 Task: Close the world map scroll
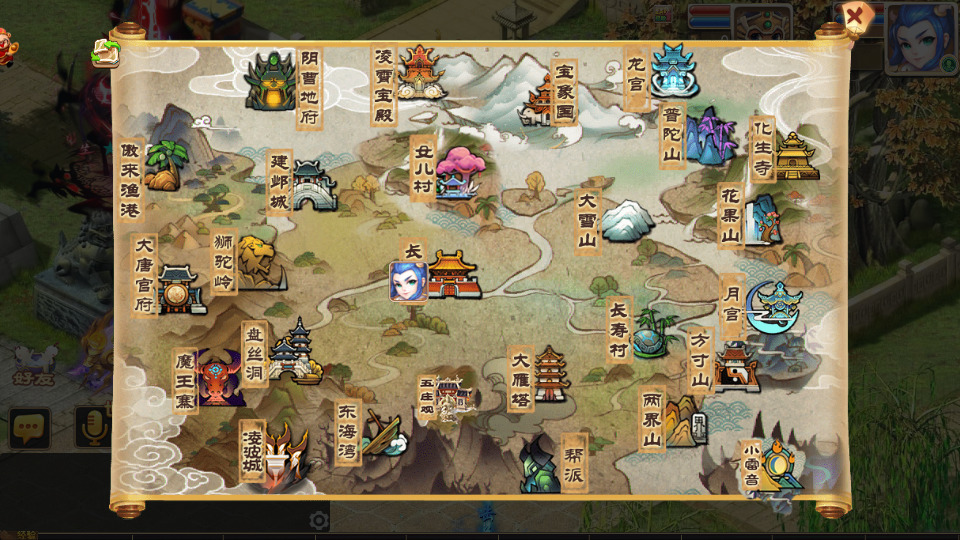854,17
